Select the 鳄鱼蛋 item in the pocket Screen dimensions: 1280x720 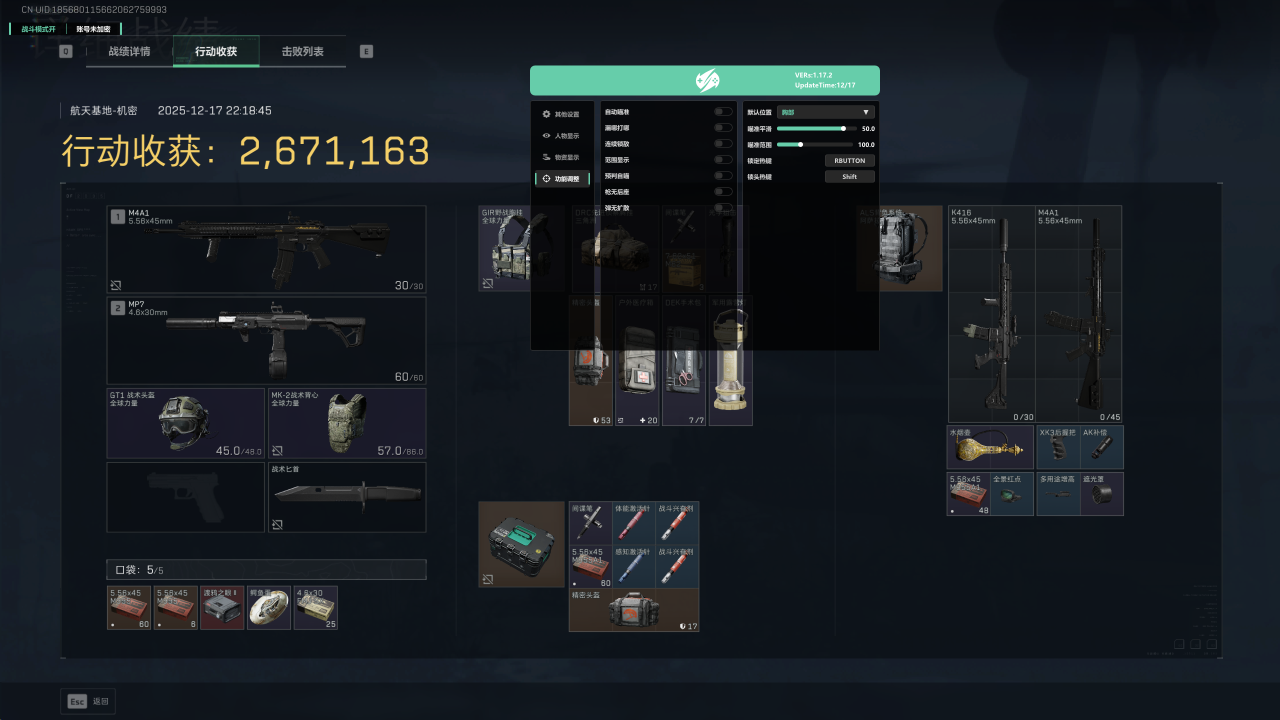pyautogui.click(x=269, y=608)
